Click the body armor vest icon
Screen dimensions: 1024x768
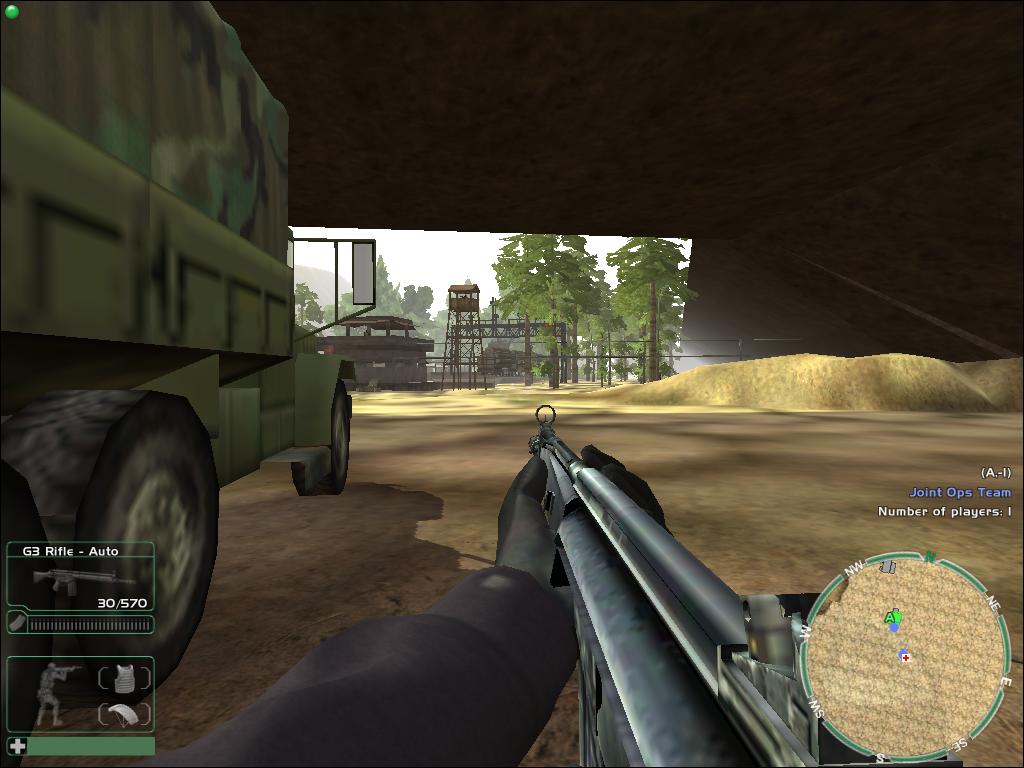point(124,678)
